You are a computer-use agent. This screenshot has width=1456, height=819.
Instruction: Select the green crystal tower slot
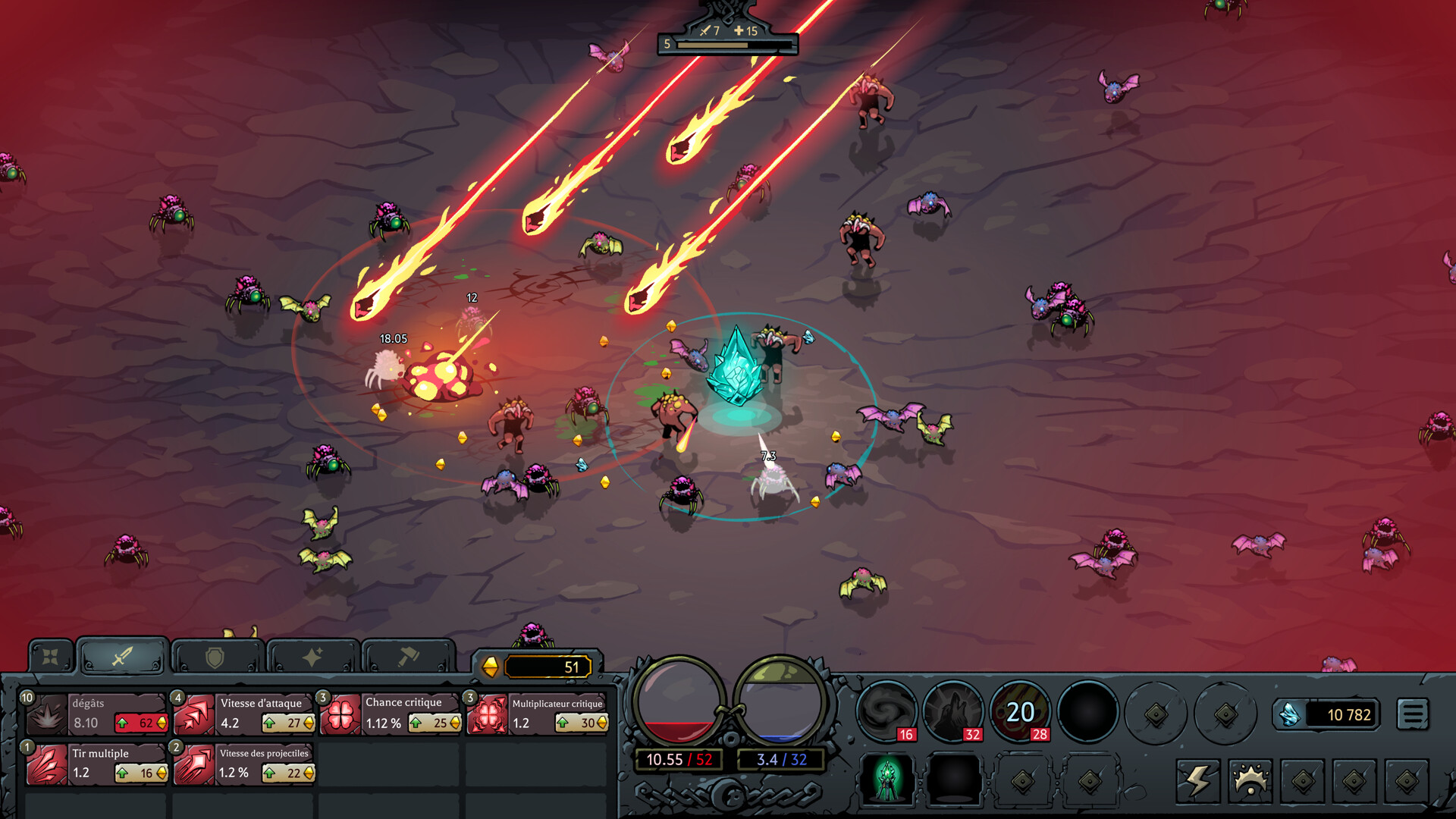point(886,779)
